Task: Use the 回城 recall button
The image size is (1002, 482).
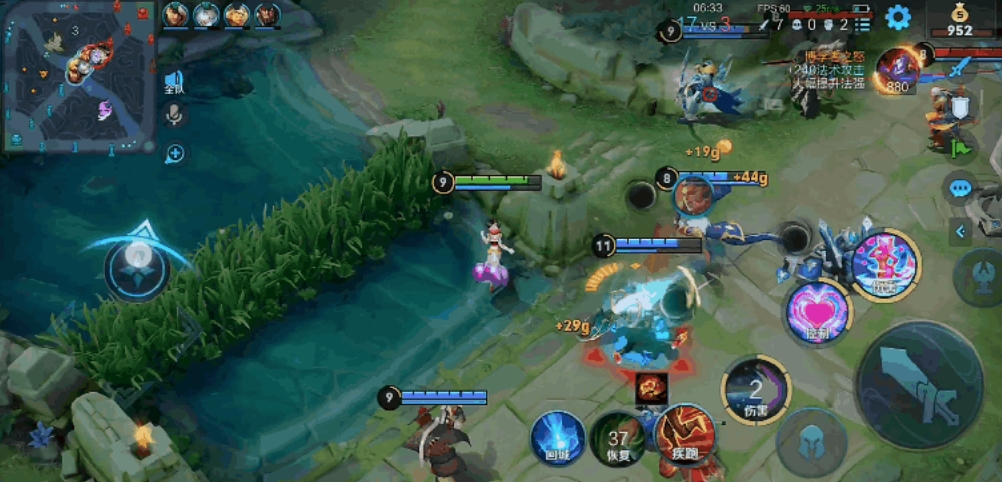Action: pyautogui.click(x=558, y=438)
